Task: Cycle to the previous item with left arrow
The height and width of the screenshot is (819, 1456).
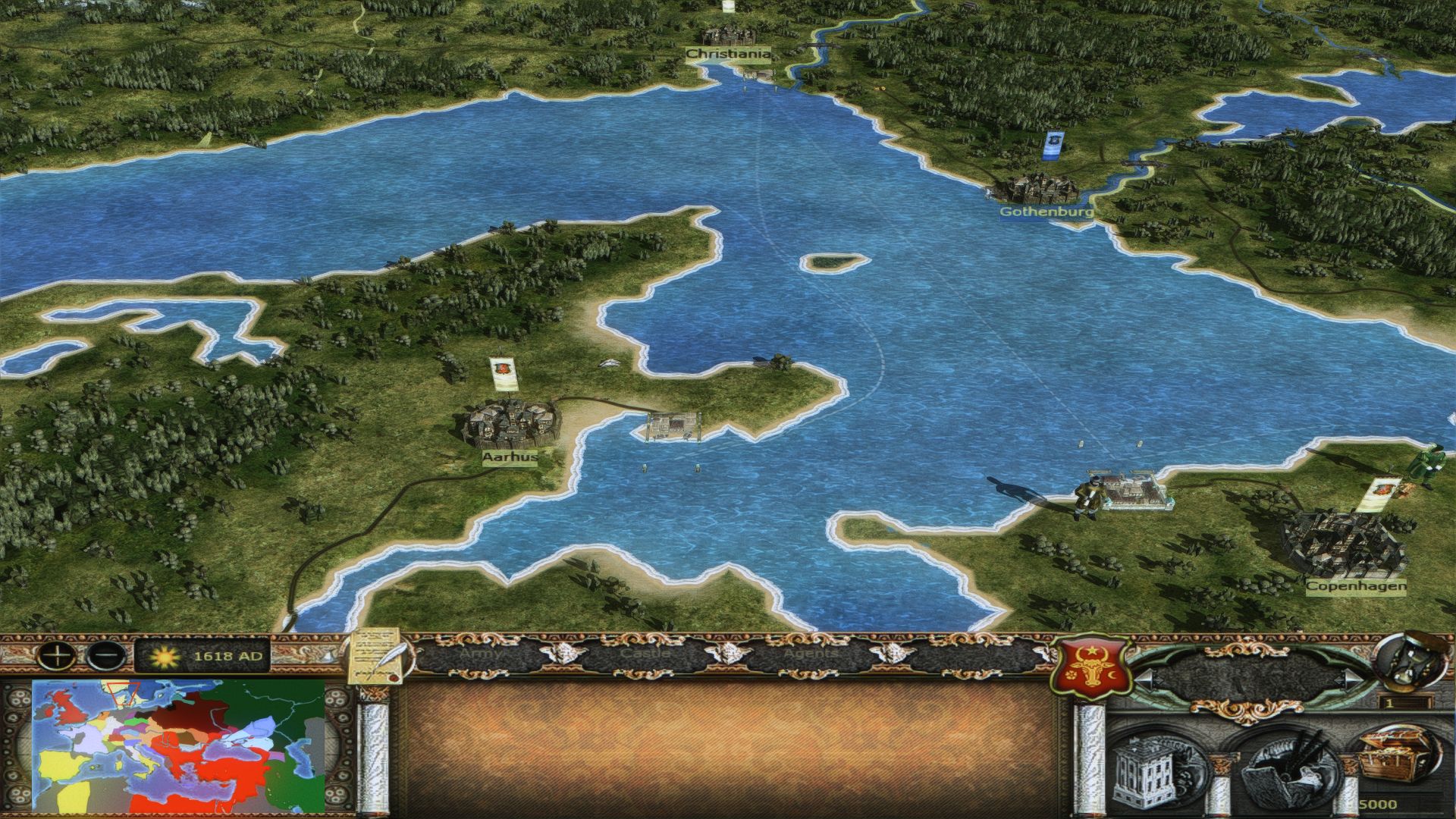Action: click(x=1142, y=677)
